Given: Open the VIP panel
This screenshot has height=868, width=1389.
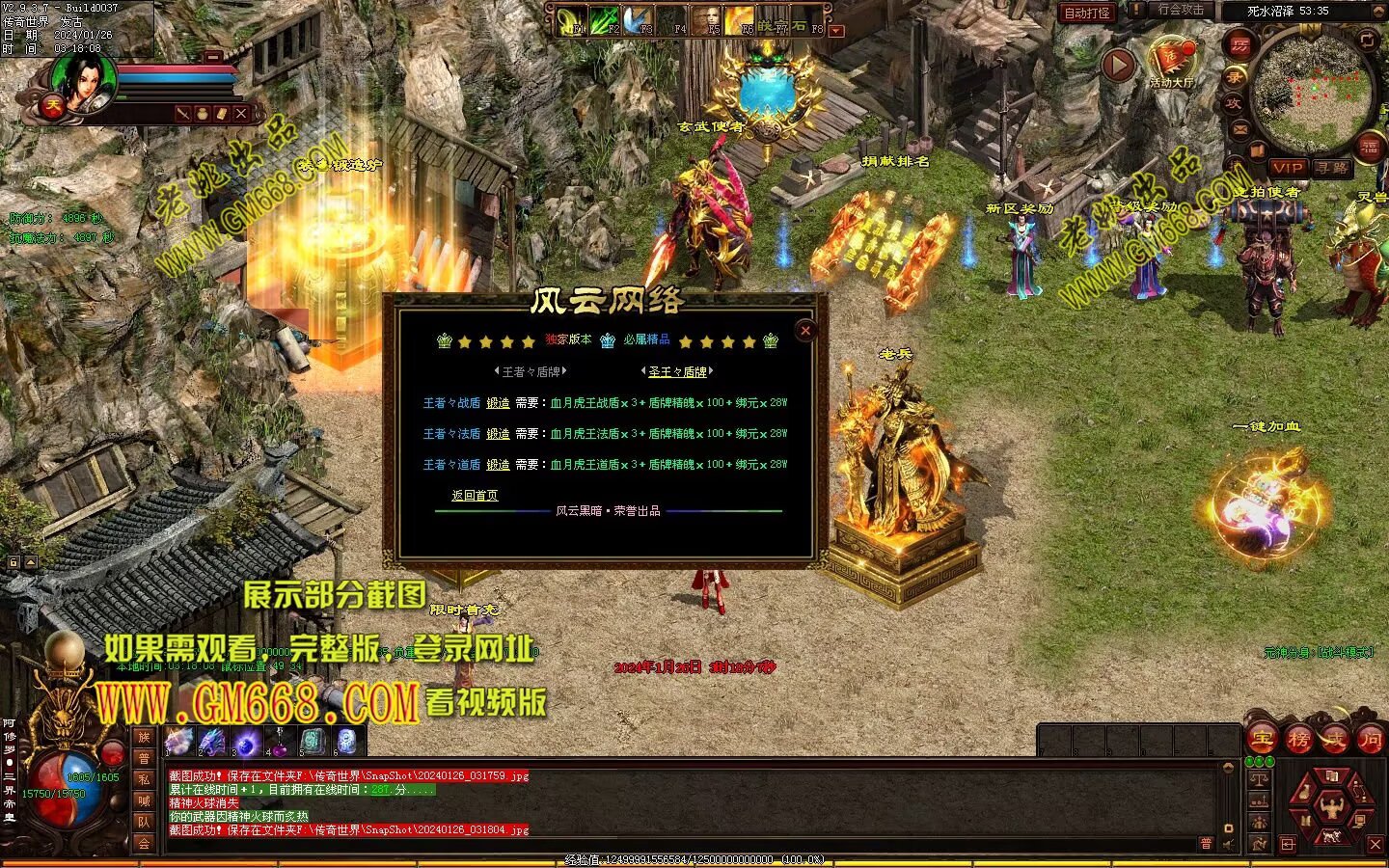Looking at the screenshot, I should point(1288,168).
